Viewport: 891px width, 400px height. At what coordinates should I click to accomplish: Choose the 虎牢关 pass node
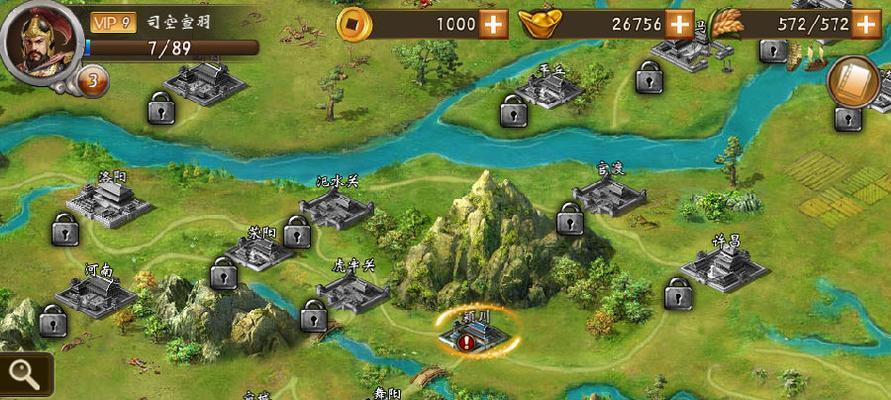(x=352, y=291)
